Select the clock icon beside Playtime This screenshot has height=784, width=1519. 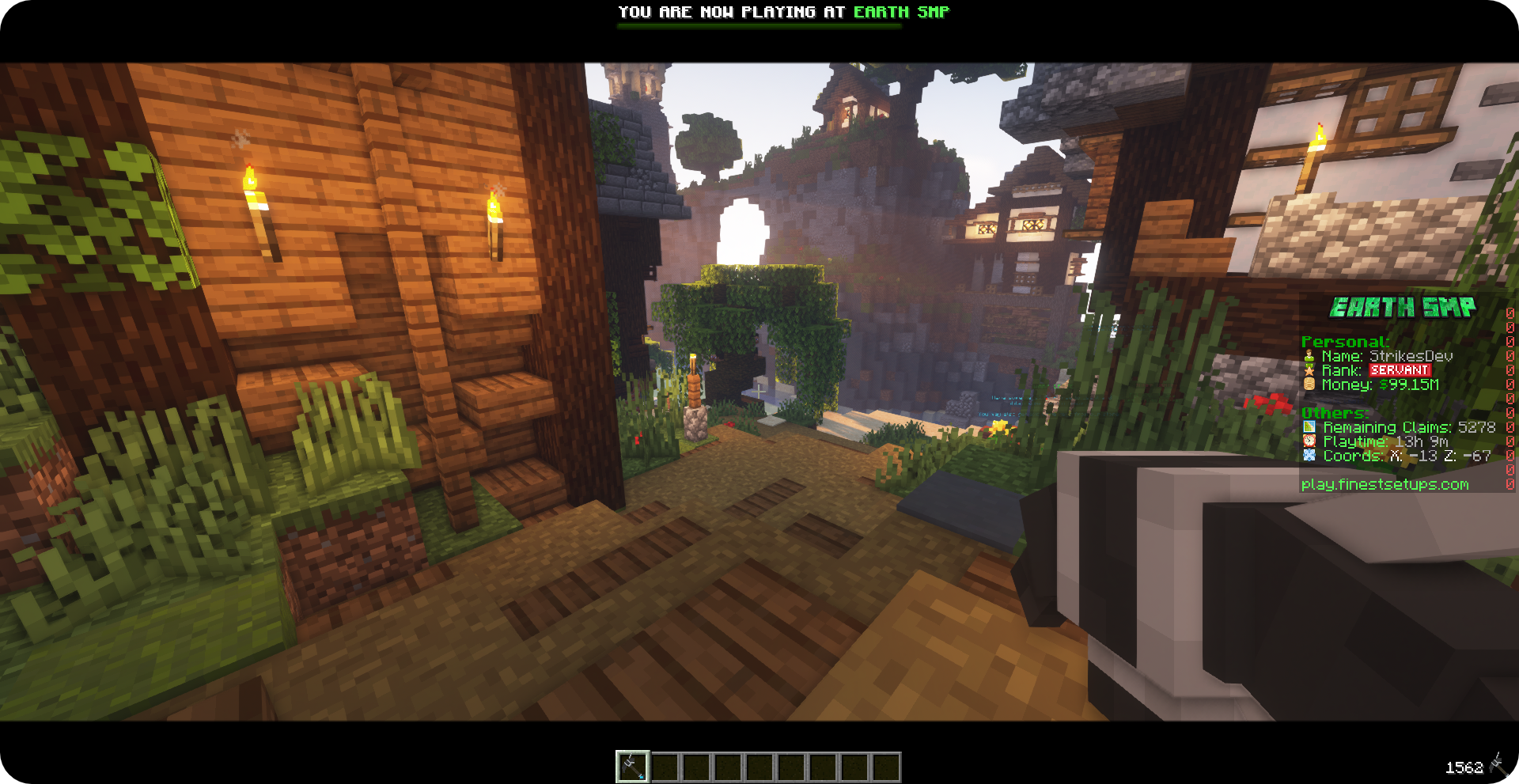(x=1311, y=442)
